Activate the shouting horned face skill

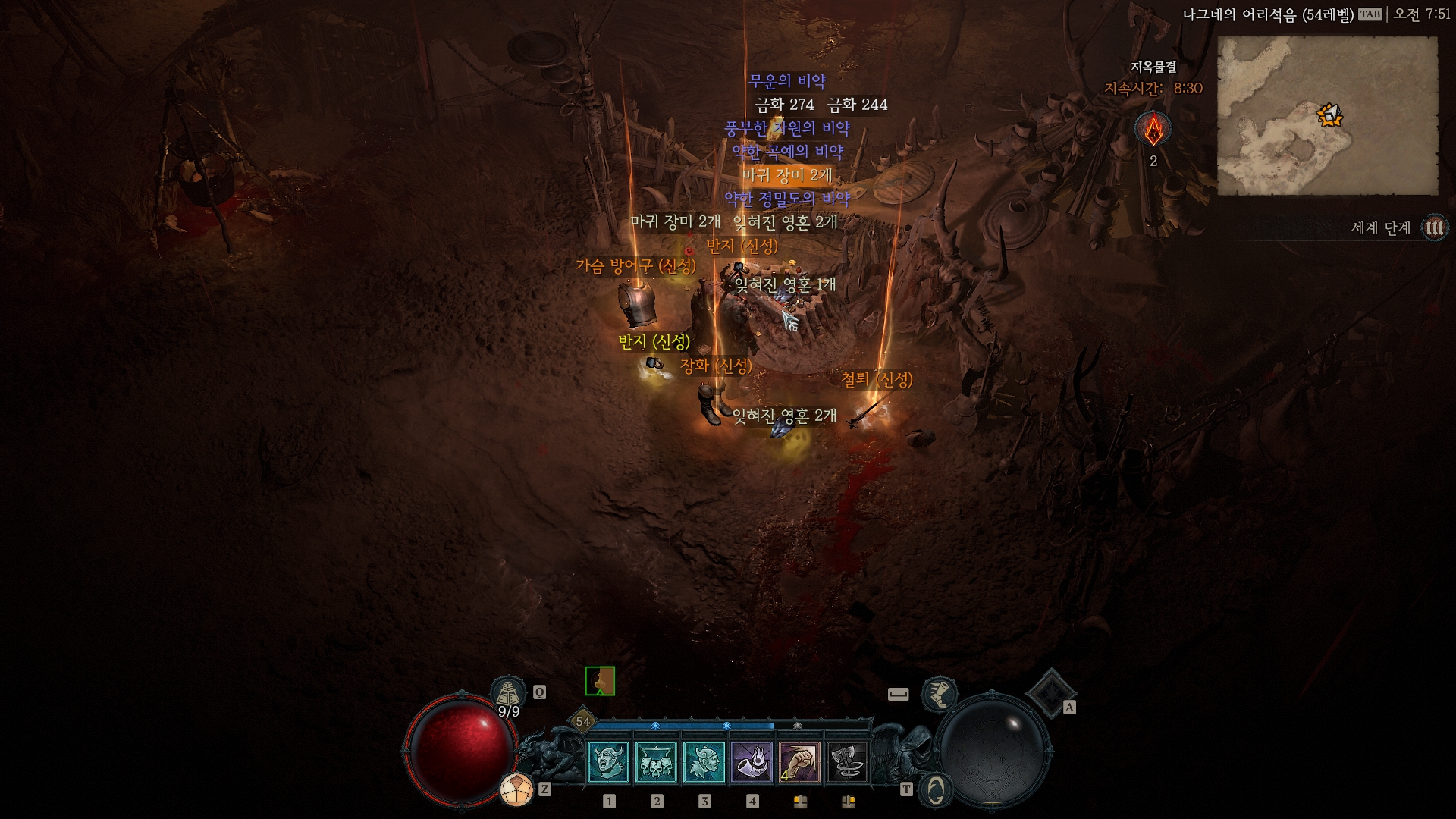(x=608, y=762)
